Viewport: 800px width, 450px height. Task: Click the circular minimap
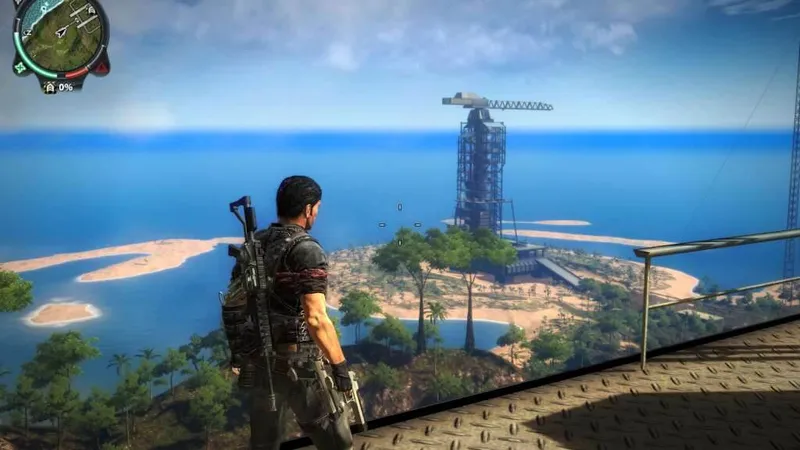(61, 37)
